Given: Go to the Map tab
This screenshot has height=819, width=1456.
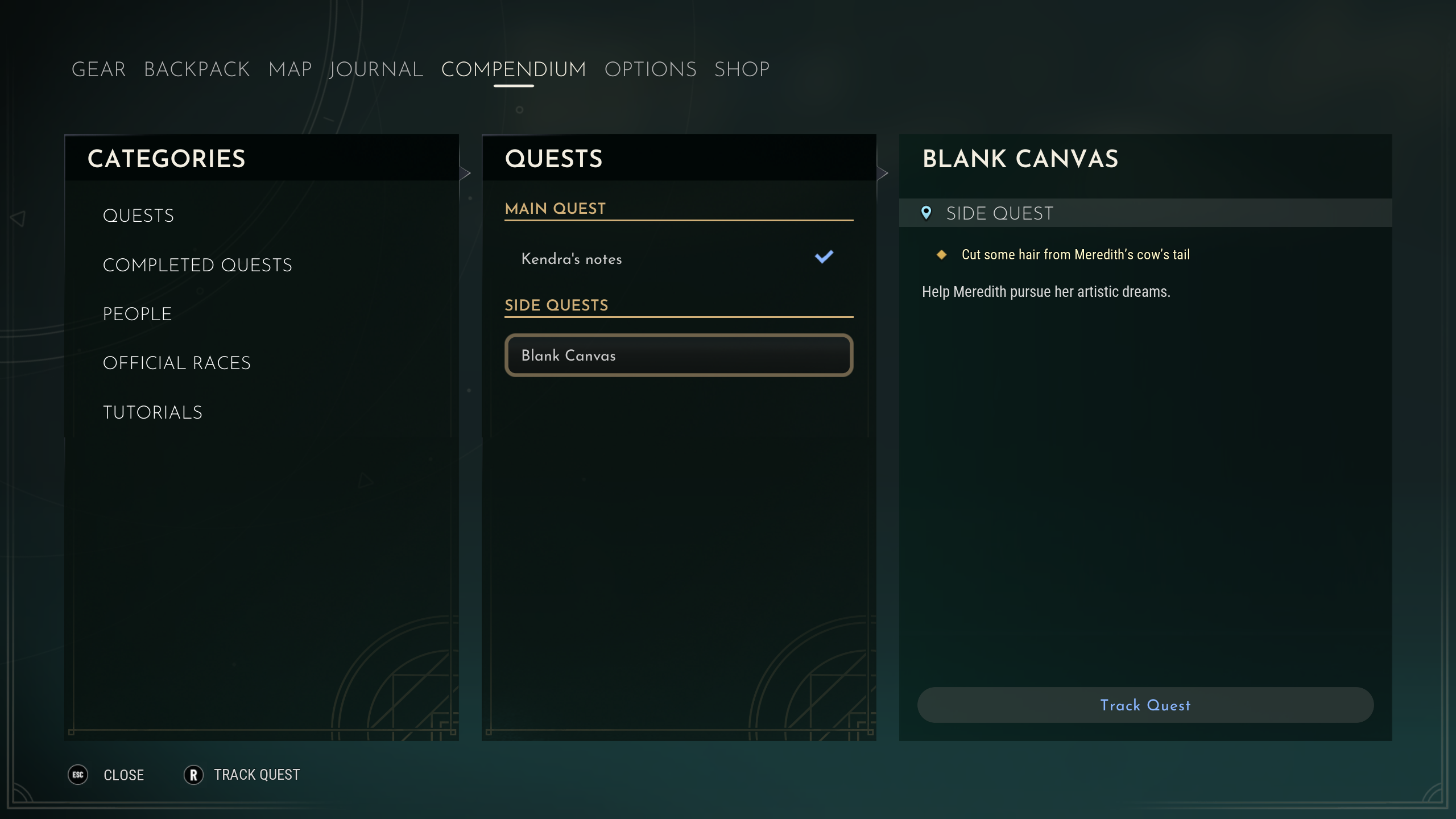Looking at the screenshot, I should click(x=290, y=69).
